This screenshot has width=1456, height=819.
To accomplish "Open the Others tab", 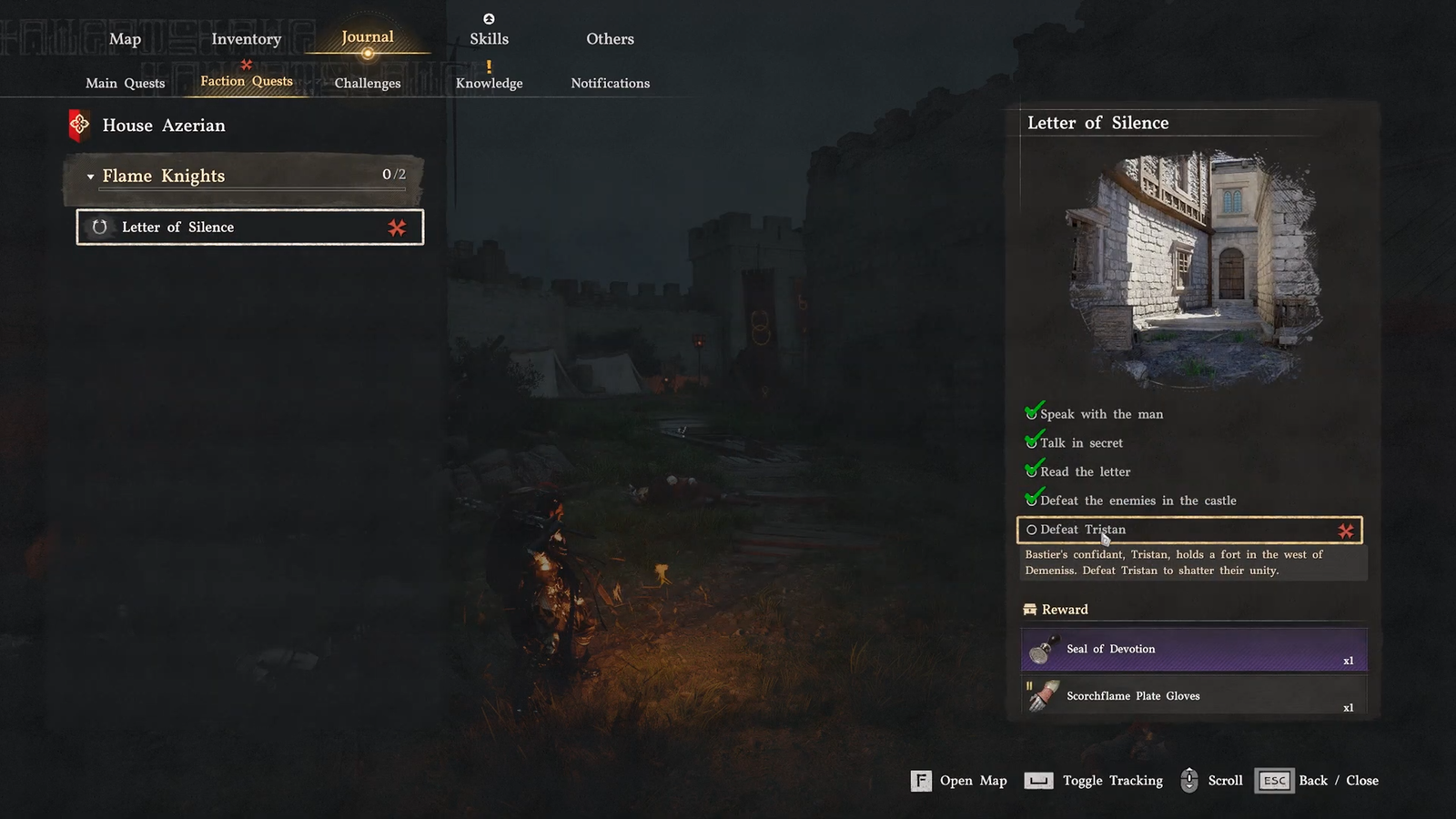I will (x=610, y=39).
